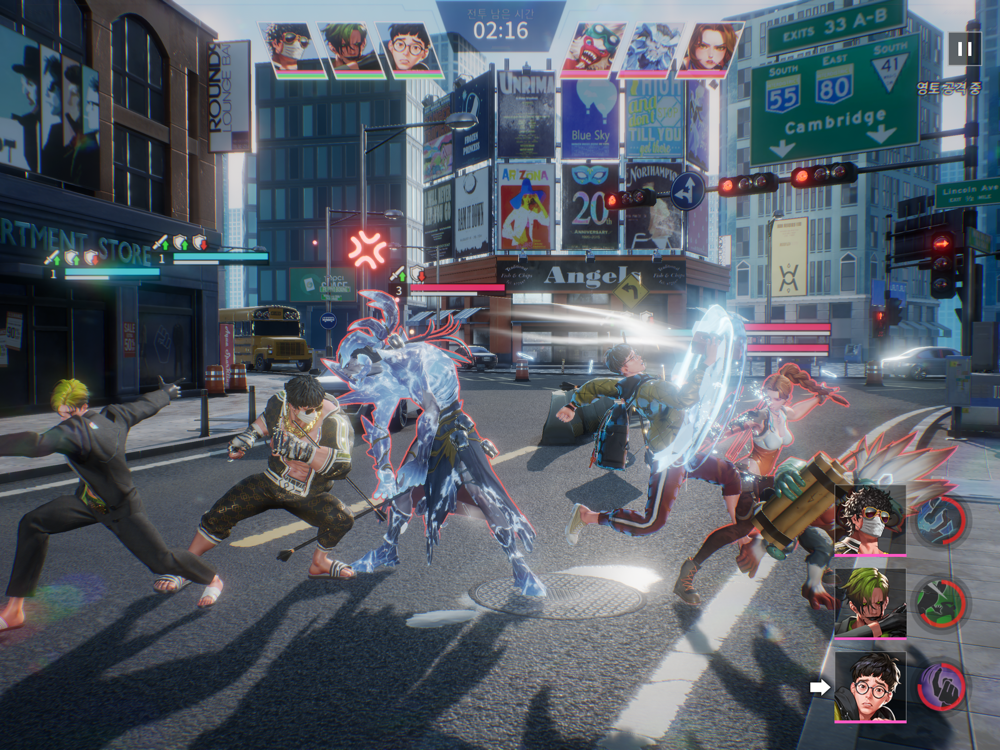Viewport: 1000px width, 750px height.
Task: Click the top-bar glasses ally portrait
Action: [411, 49]
